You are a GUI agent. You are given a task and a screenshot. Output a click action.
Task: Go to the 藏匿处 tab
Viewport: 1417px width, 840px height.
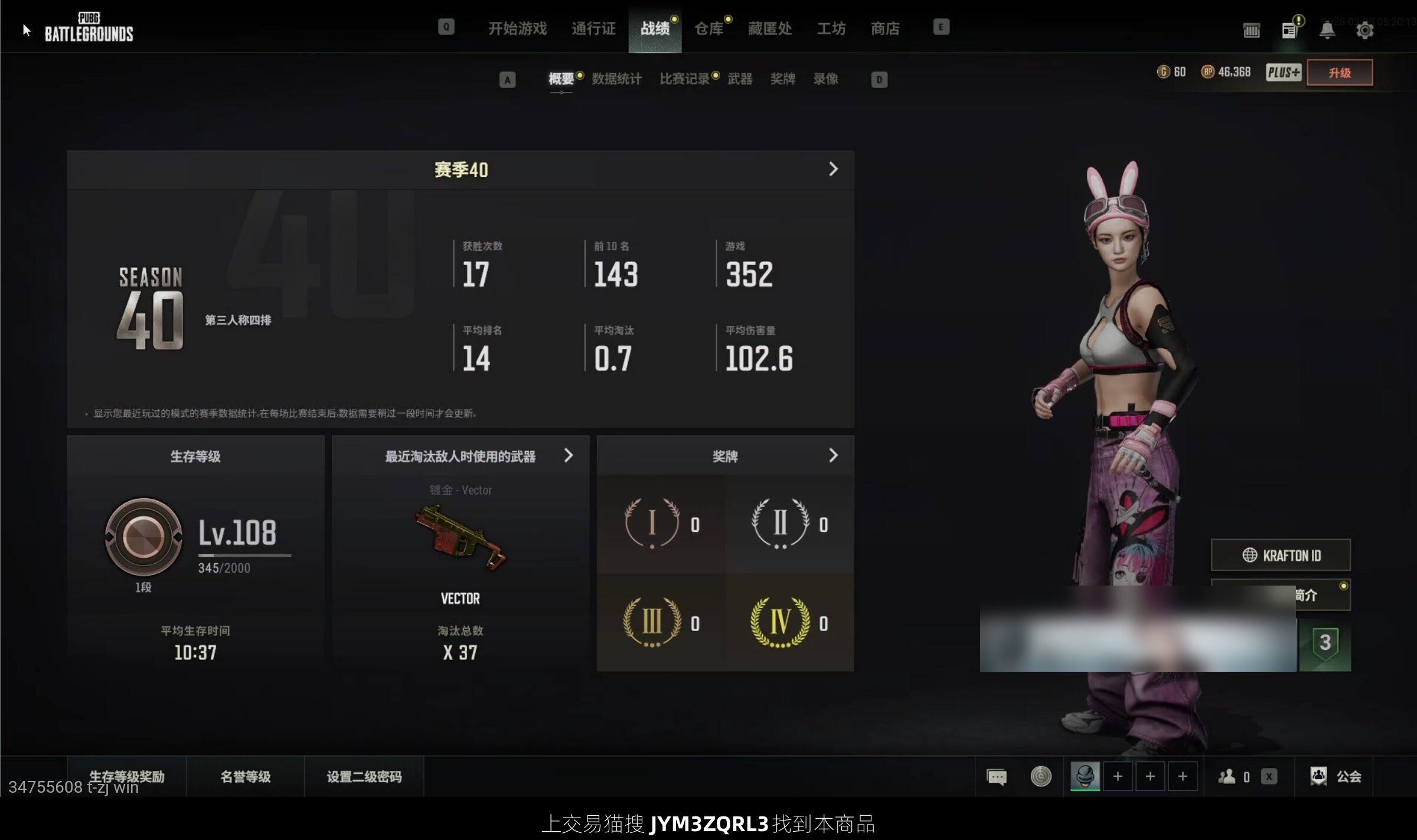[x=770, y=28]
